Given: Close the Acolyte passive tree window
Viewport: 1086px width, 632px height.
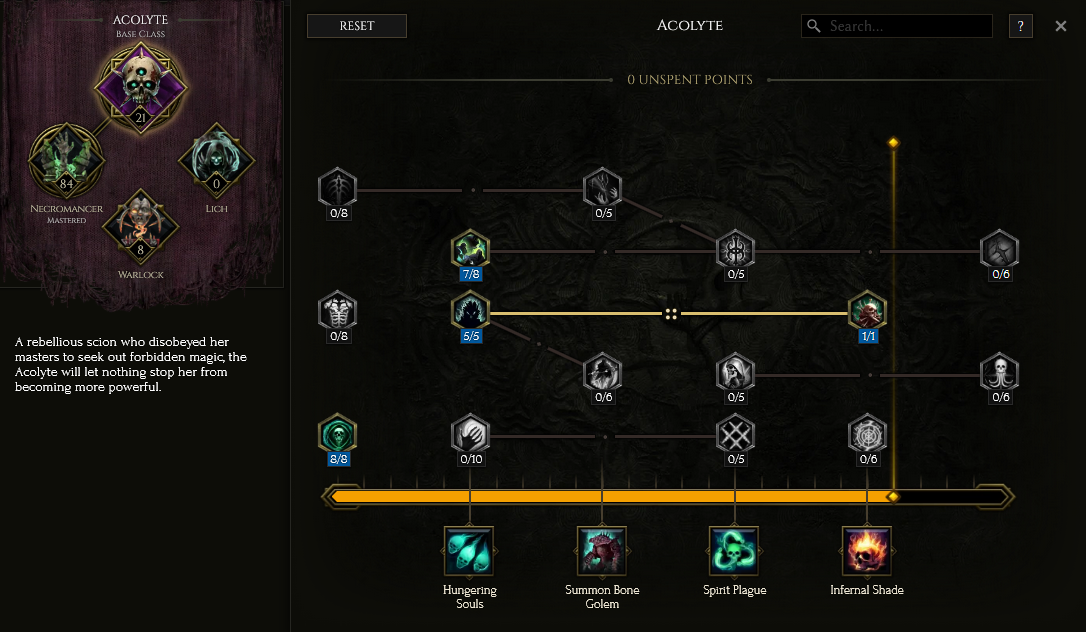Looking at the screenshot, I should (1061, 26).
